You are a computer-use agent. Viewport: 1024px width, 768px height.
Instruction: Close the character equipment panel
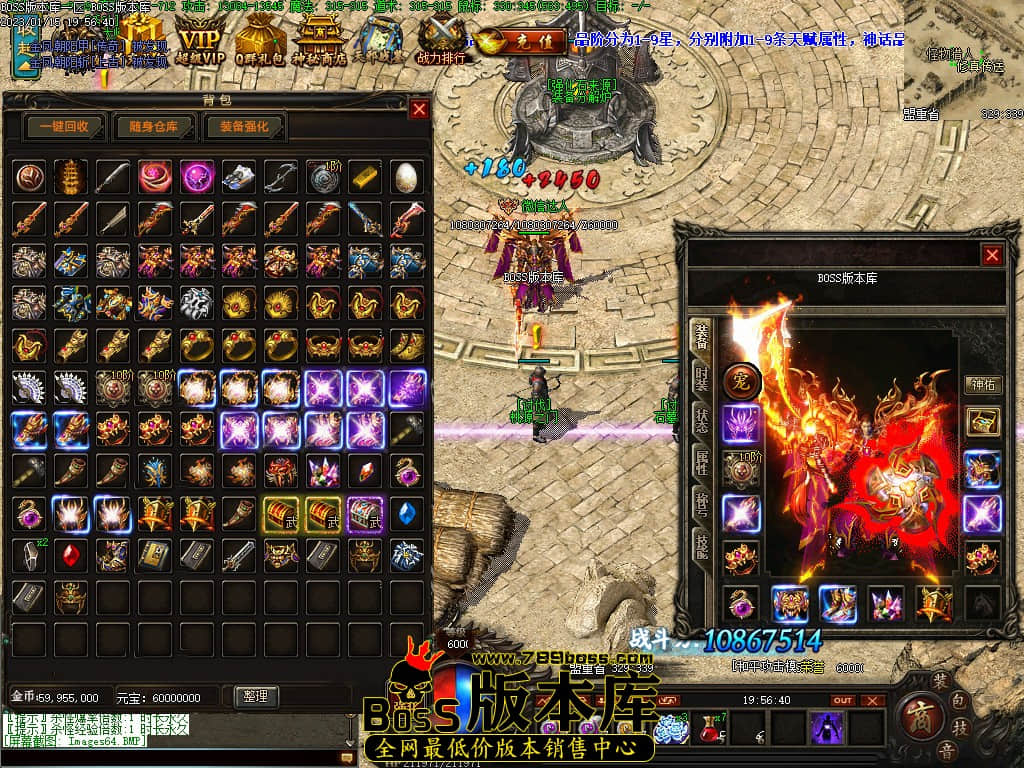[x=992, y=255]
